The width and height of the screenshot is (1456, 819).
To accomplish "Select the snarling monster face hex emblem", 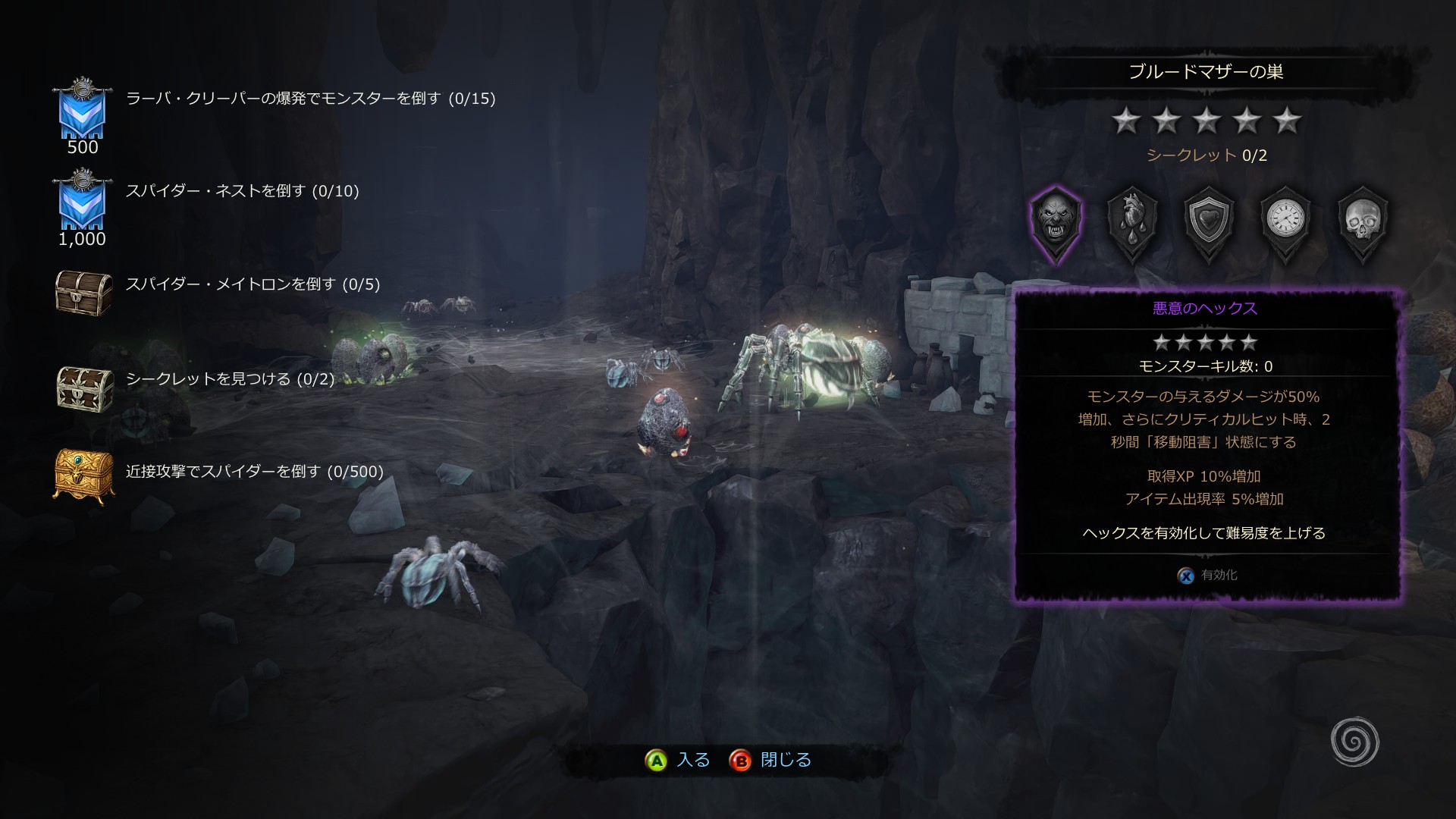I will 1056,221.
